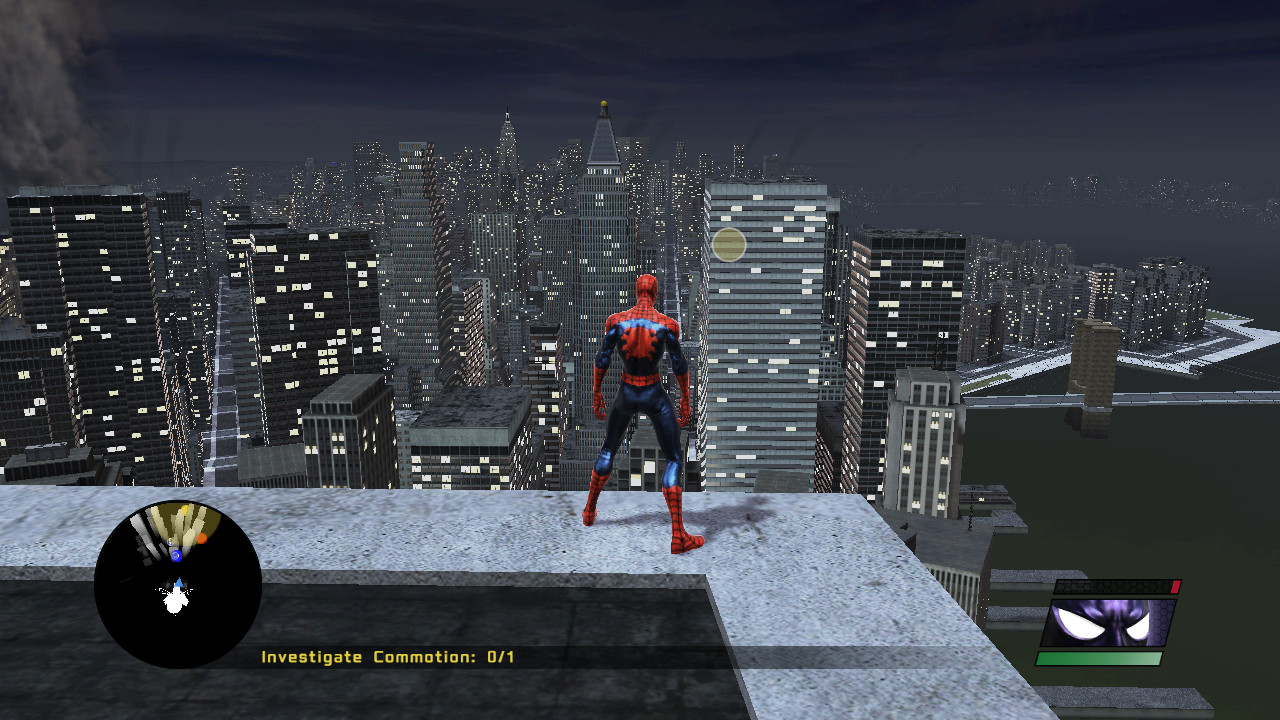Select the commotion zone highlighted on the minimap

tap(188, 518)
